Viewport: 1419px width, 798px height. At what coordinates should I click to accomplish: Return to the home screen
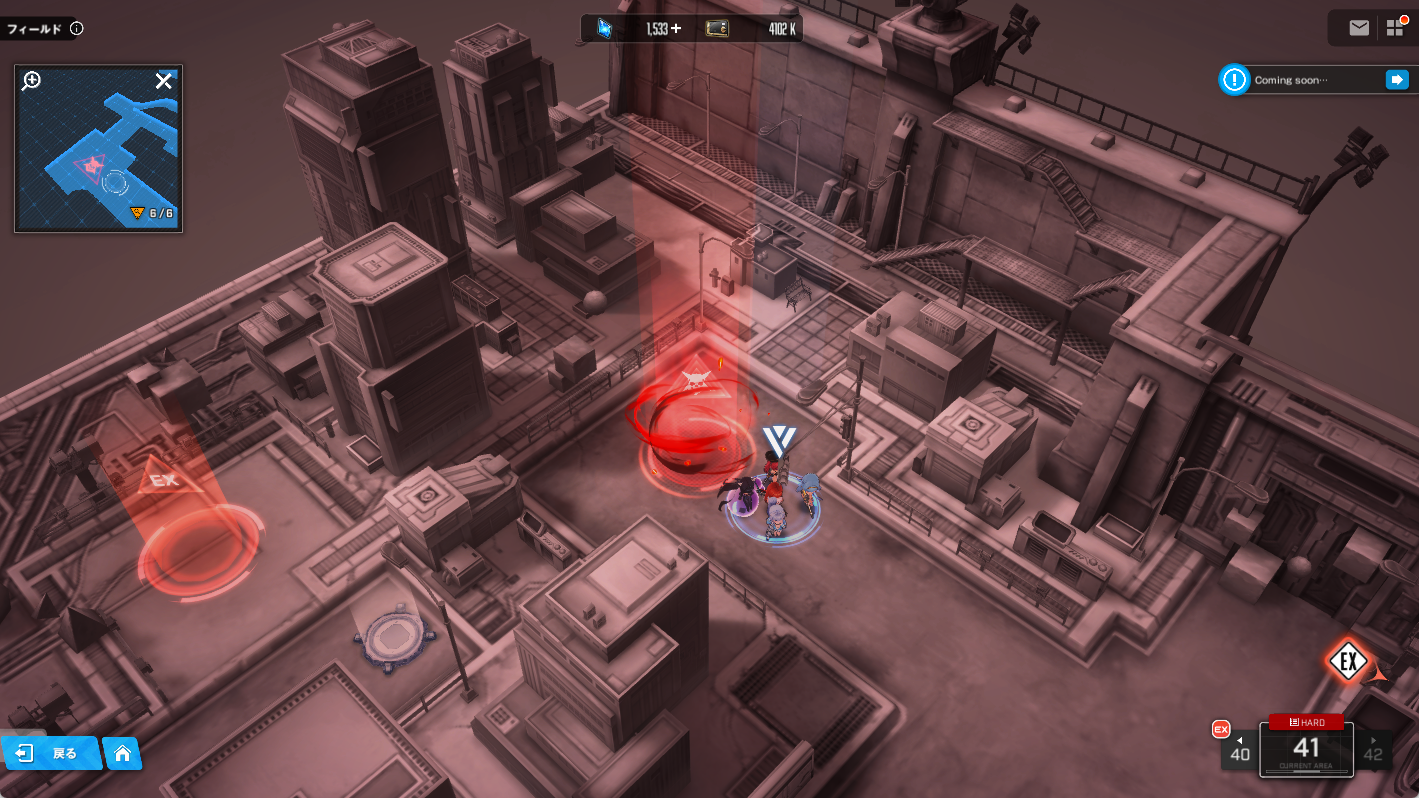pos(123,753)
